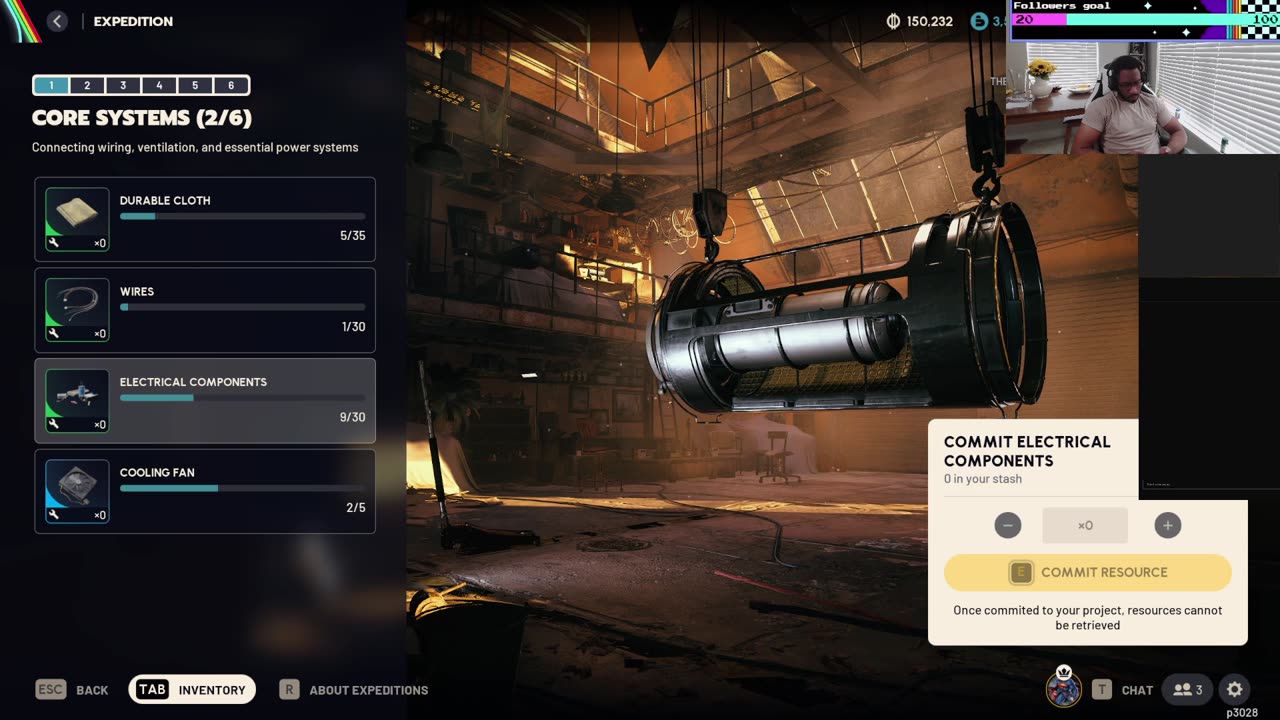The height and width of the screenshot is (720, 1280).
Task: Select the Cooling Fan resource row
Action: [205, 491]
